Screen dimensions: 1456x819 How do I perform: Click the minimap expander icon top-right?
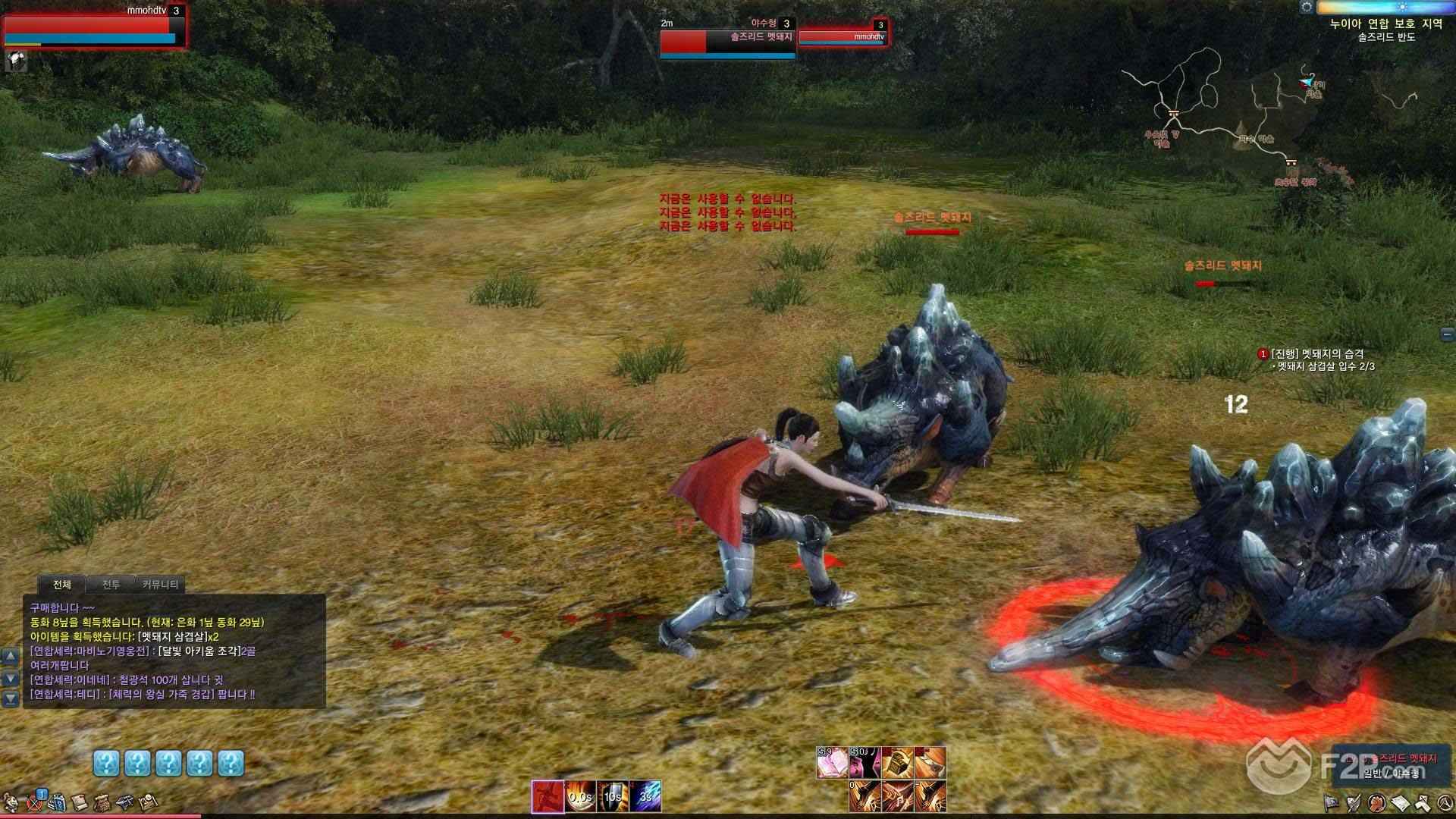(1306, 8)
